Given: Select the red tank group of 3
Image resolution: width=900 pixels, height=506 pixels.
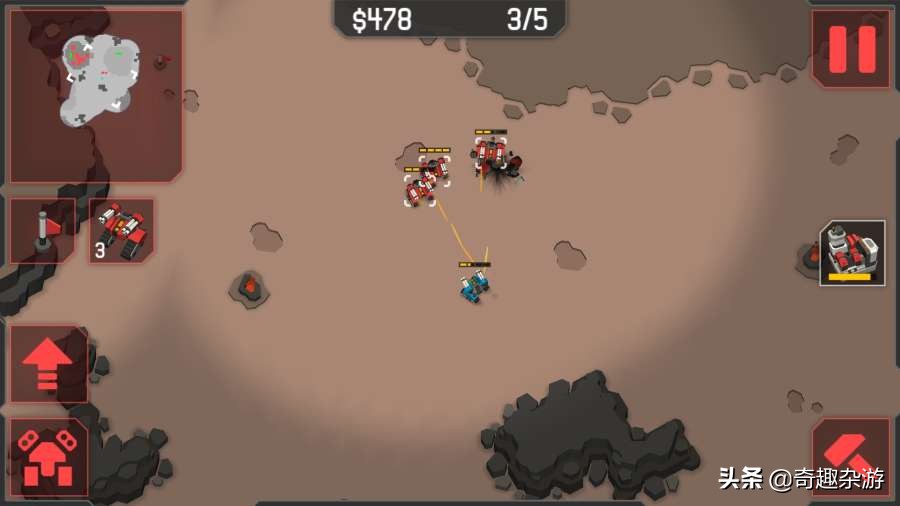Looking at the screenshot, I should (x=122, y=231).
